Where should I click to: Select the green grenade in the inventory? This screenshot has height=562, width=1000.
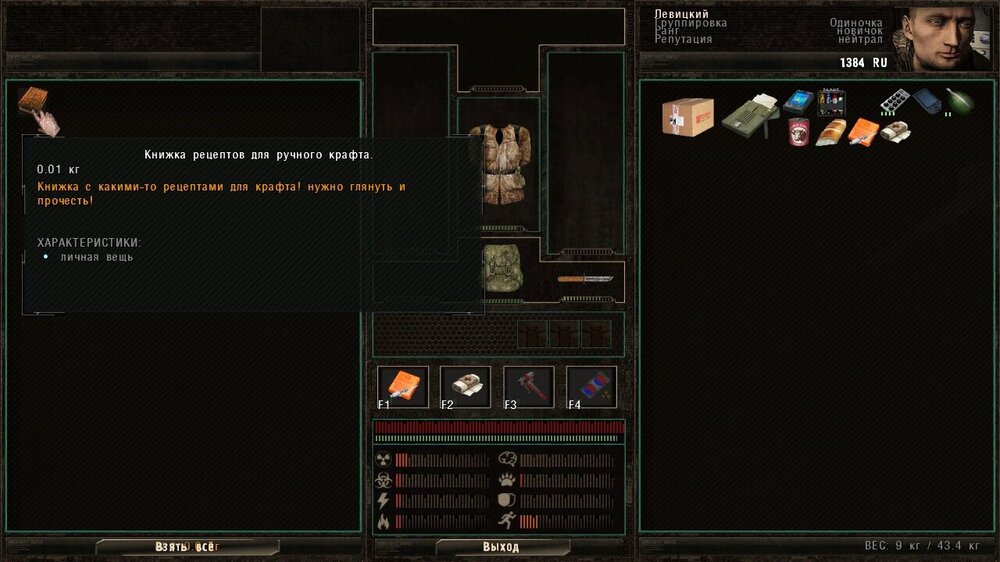click(x=959, y=101)
